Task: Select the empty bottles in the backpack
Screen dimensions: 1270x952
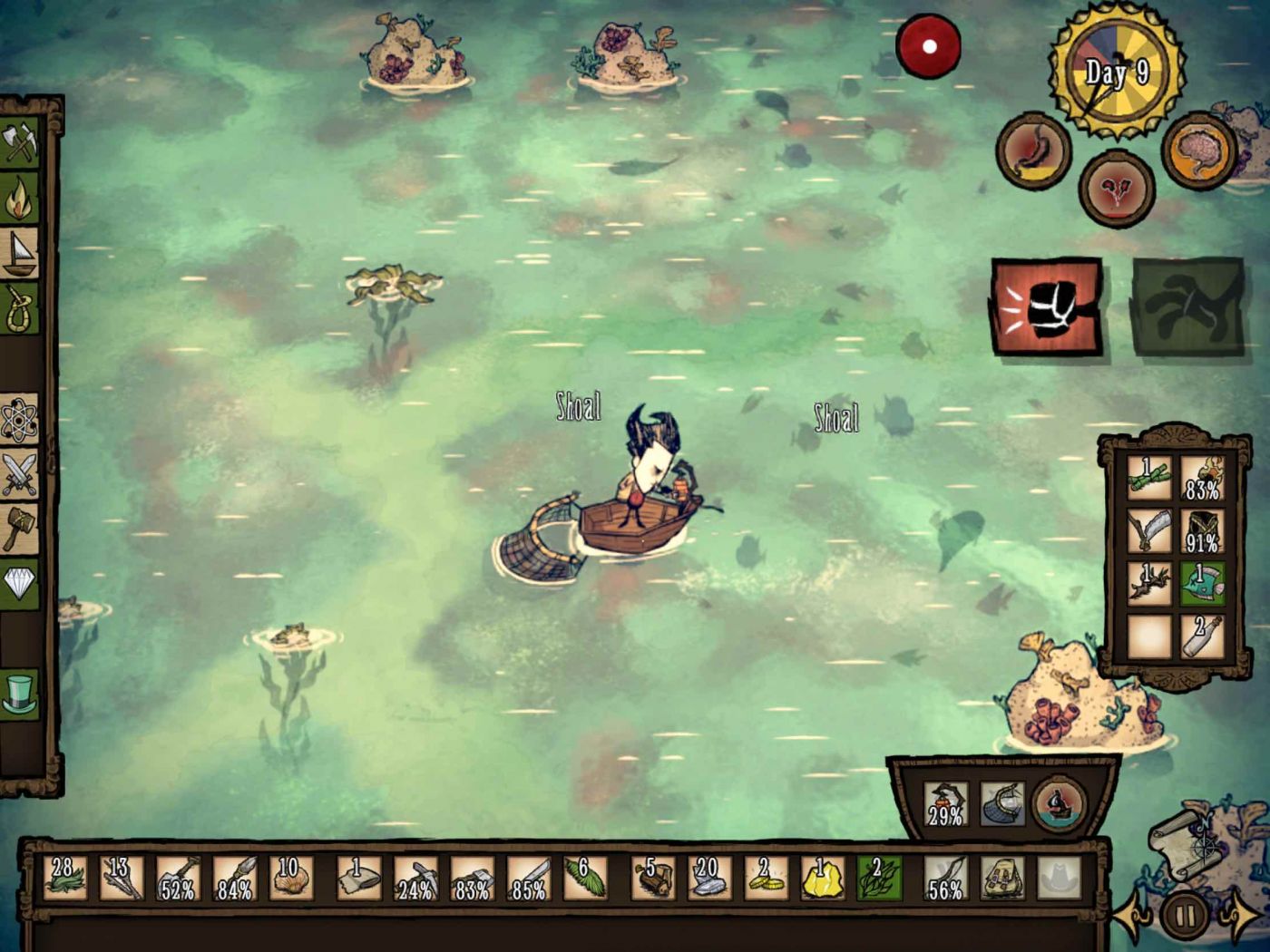Action: click(x=1203, y=635)
